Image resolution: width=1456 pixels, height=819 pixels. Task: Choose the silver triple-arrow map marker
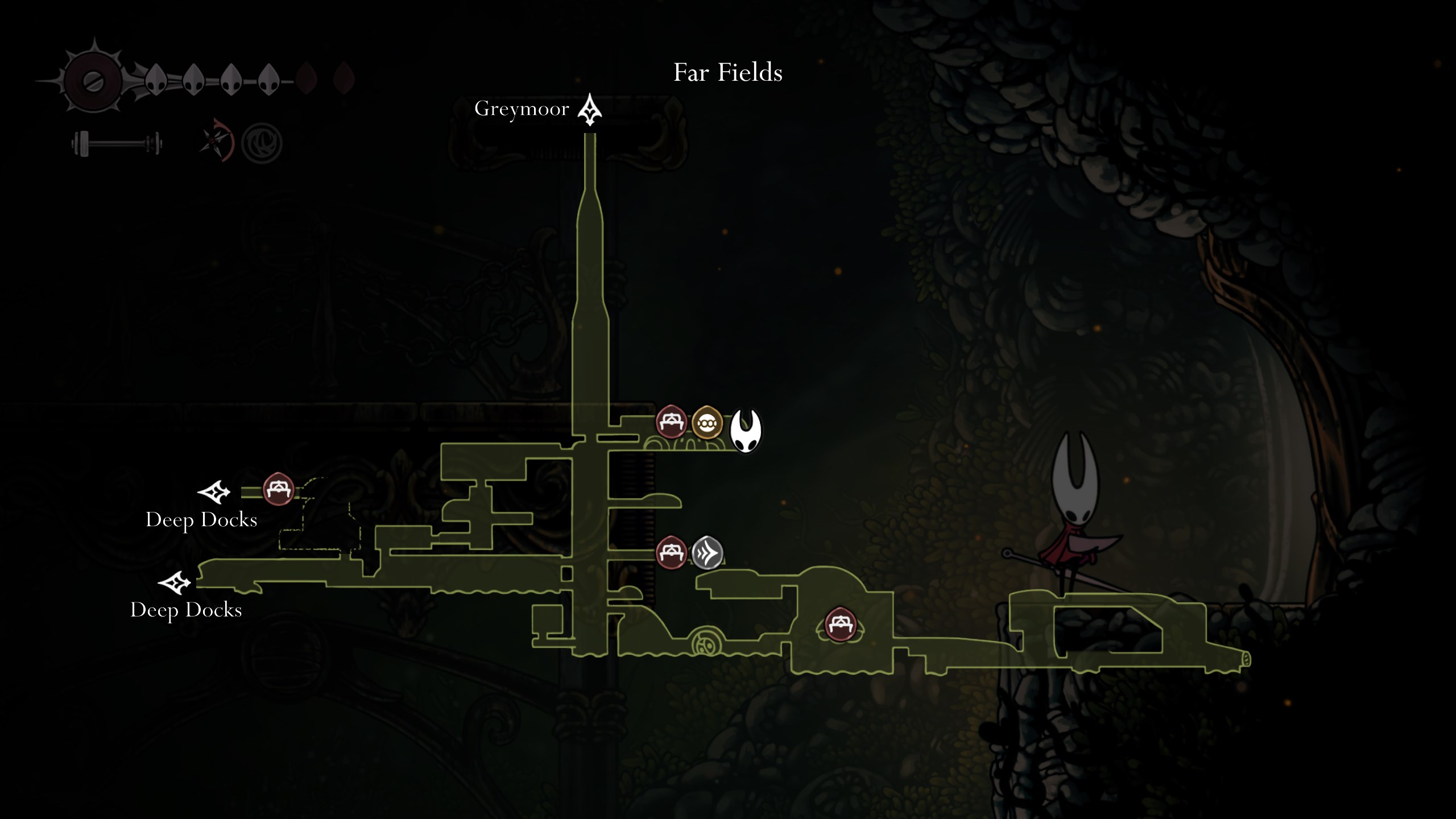[x=707, y=552]
